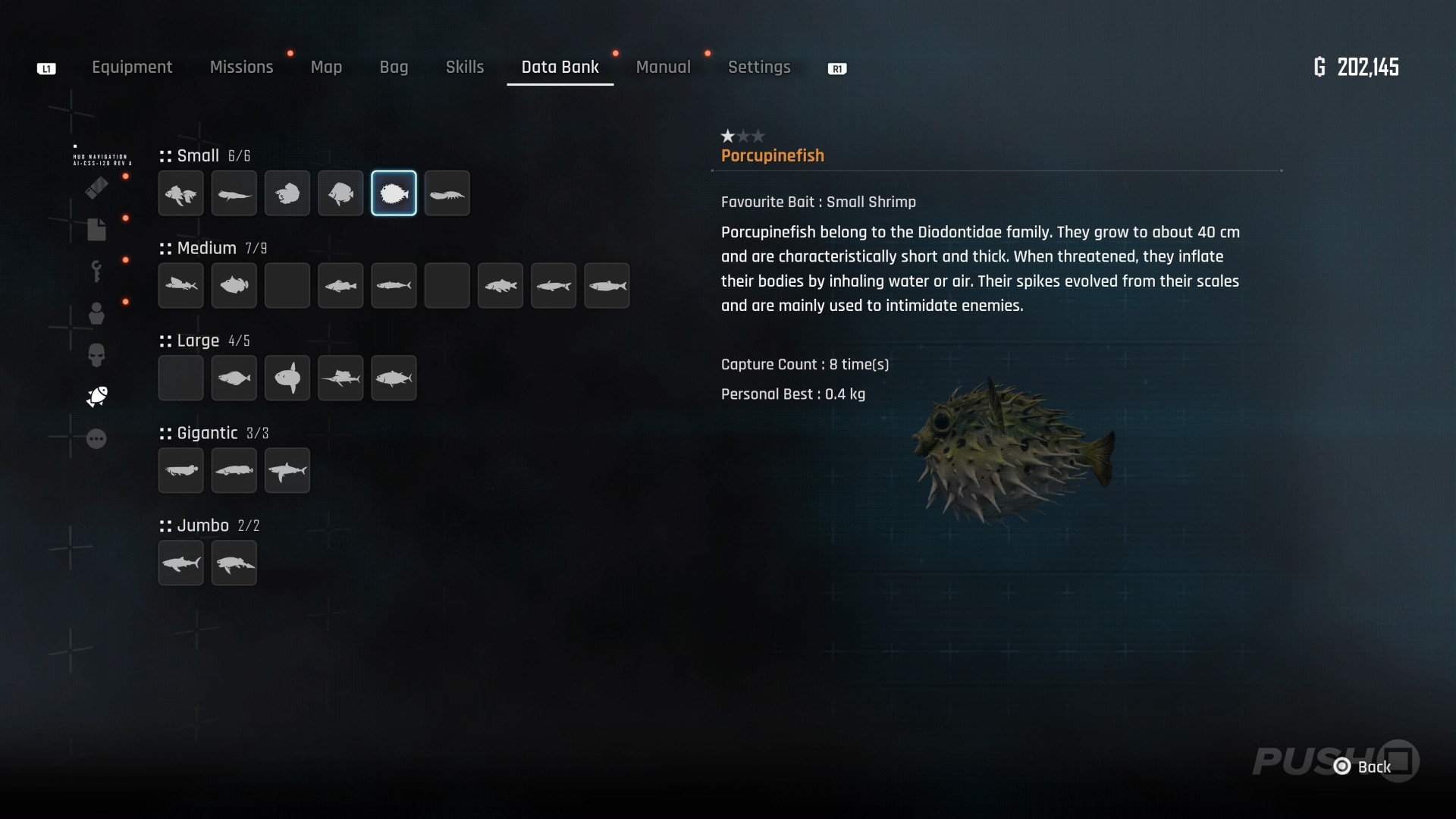1456x819 pixels.
Task: Show the Skills tab
Action: [x=465, y=67]
